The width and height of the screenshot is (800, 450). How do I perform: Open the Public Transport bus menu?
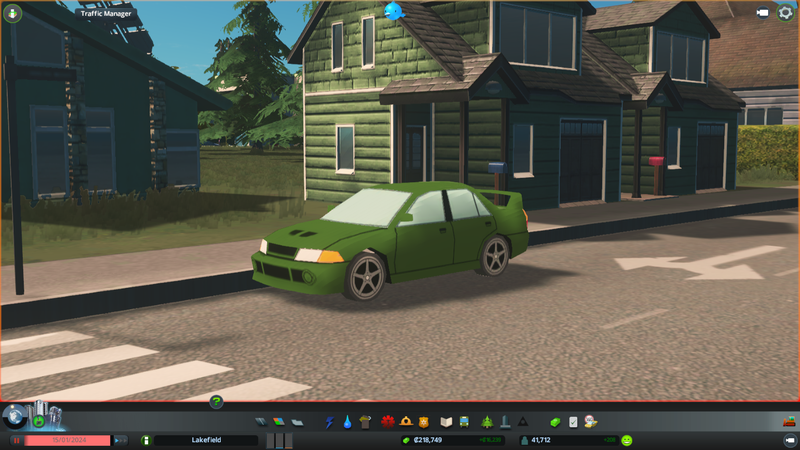(466, 422)
